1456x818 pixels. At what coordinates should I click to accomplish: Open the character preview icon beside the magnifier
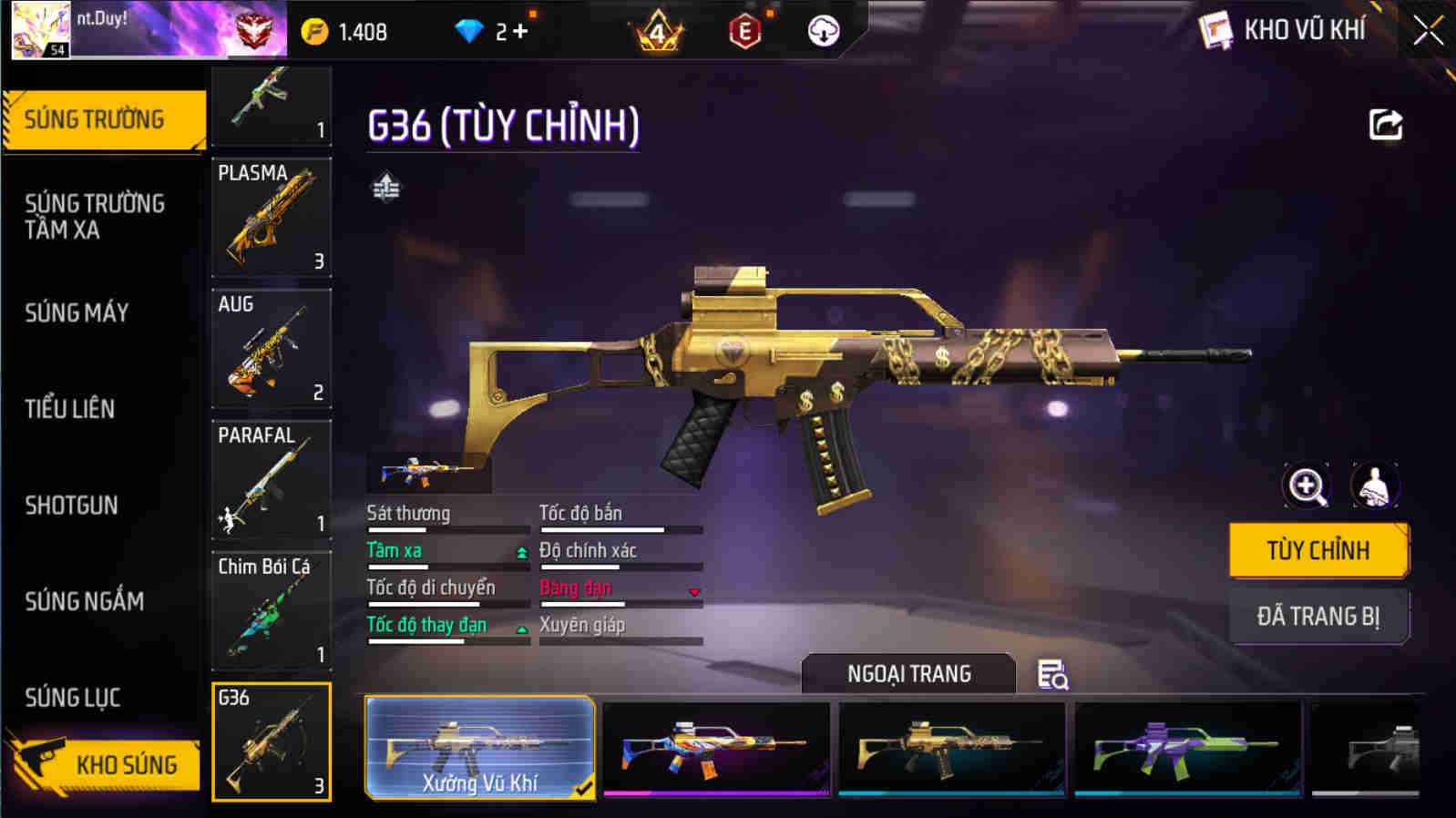(x=1374, y=486)
